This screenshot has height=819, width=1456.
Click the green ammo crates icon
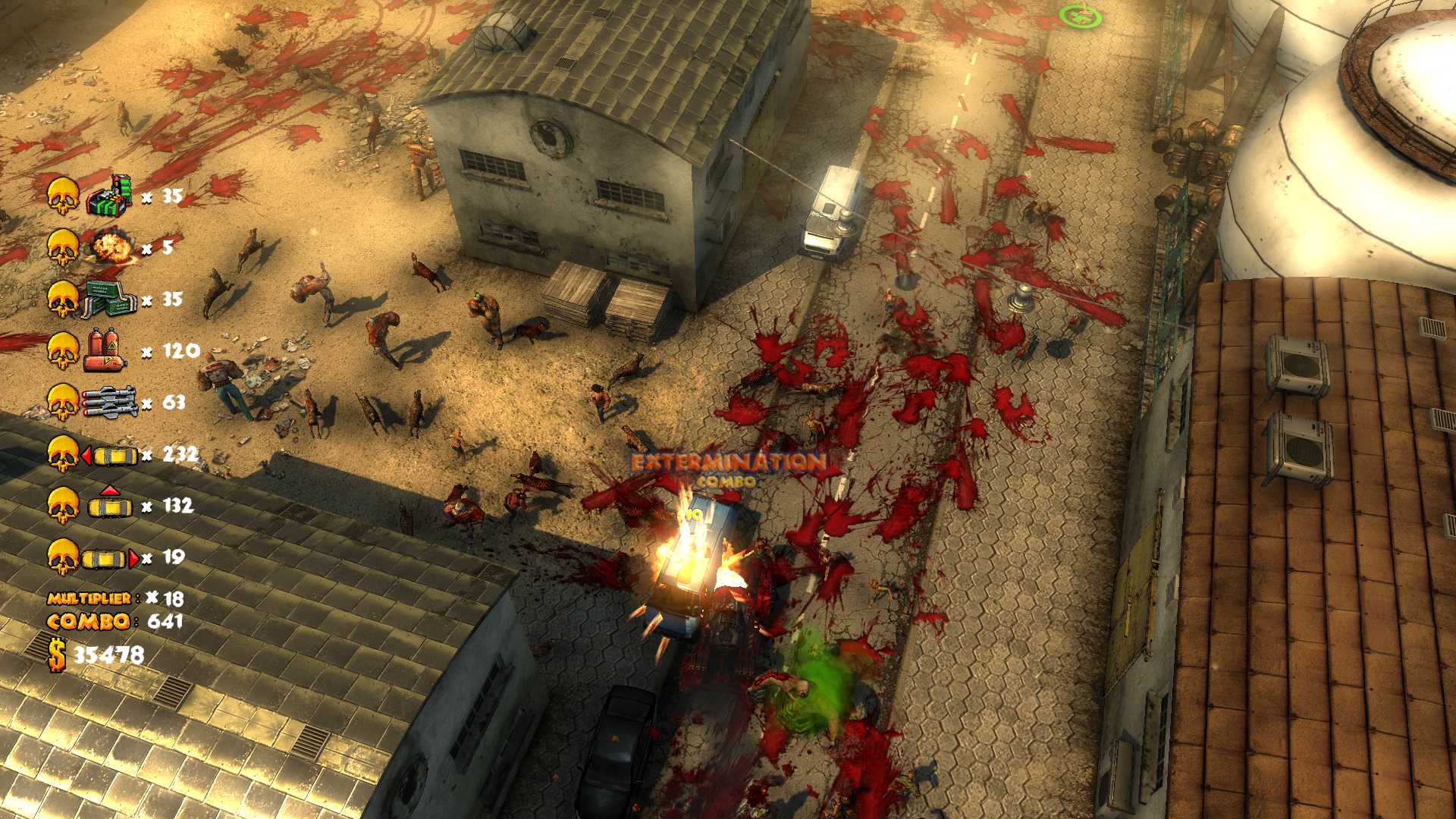pyautogui.click(x=108, y=299)
